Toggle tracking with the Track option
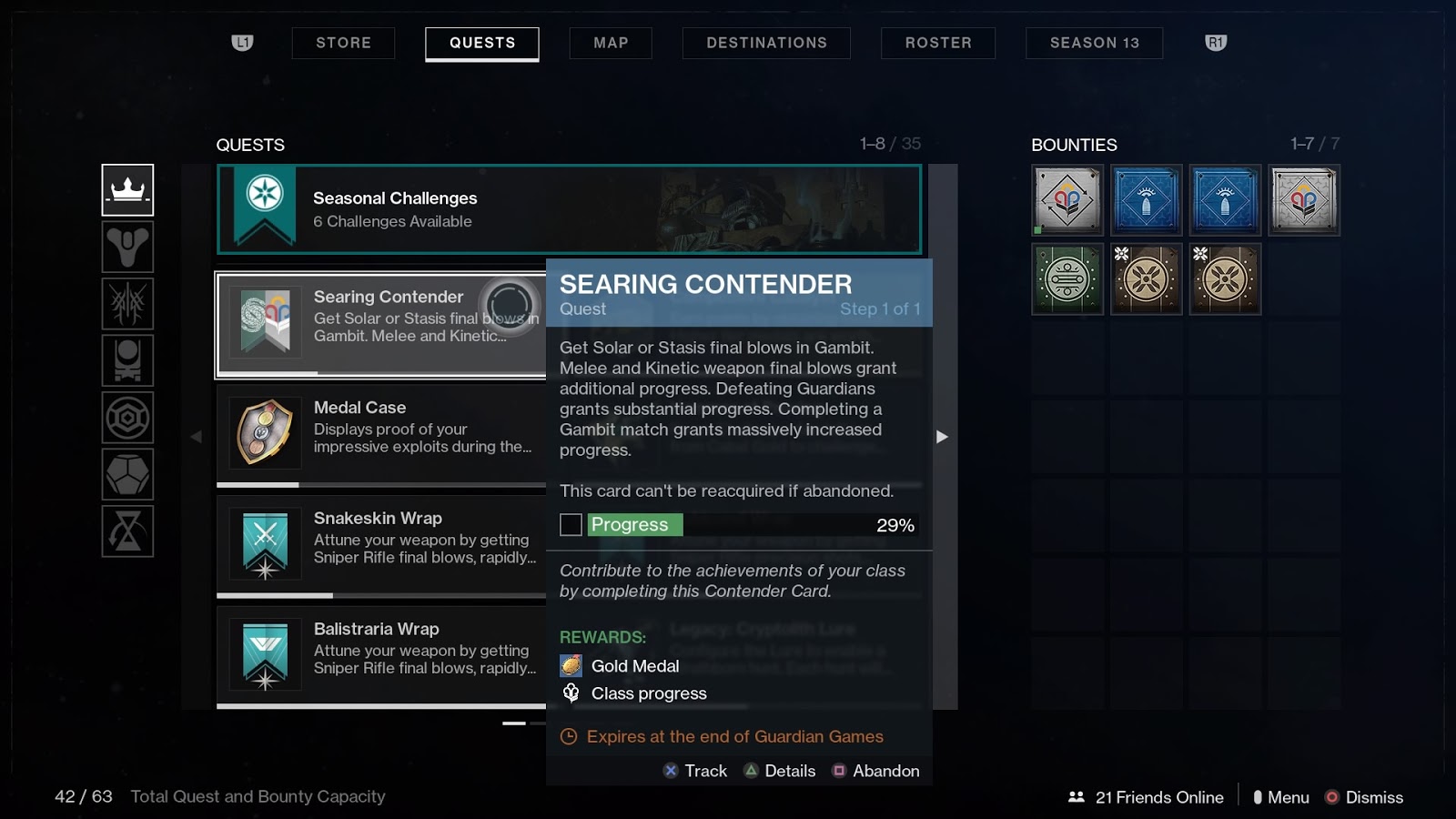This screenshot has height=819, width=1456. pos(694,771)
